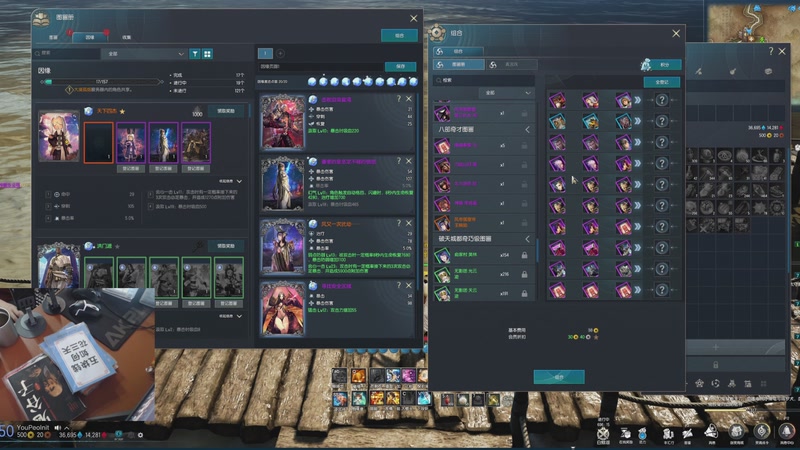Viewport: 800px width, 450px height.
Task: Open the 收集 tab
Action: tap(126, 36)
